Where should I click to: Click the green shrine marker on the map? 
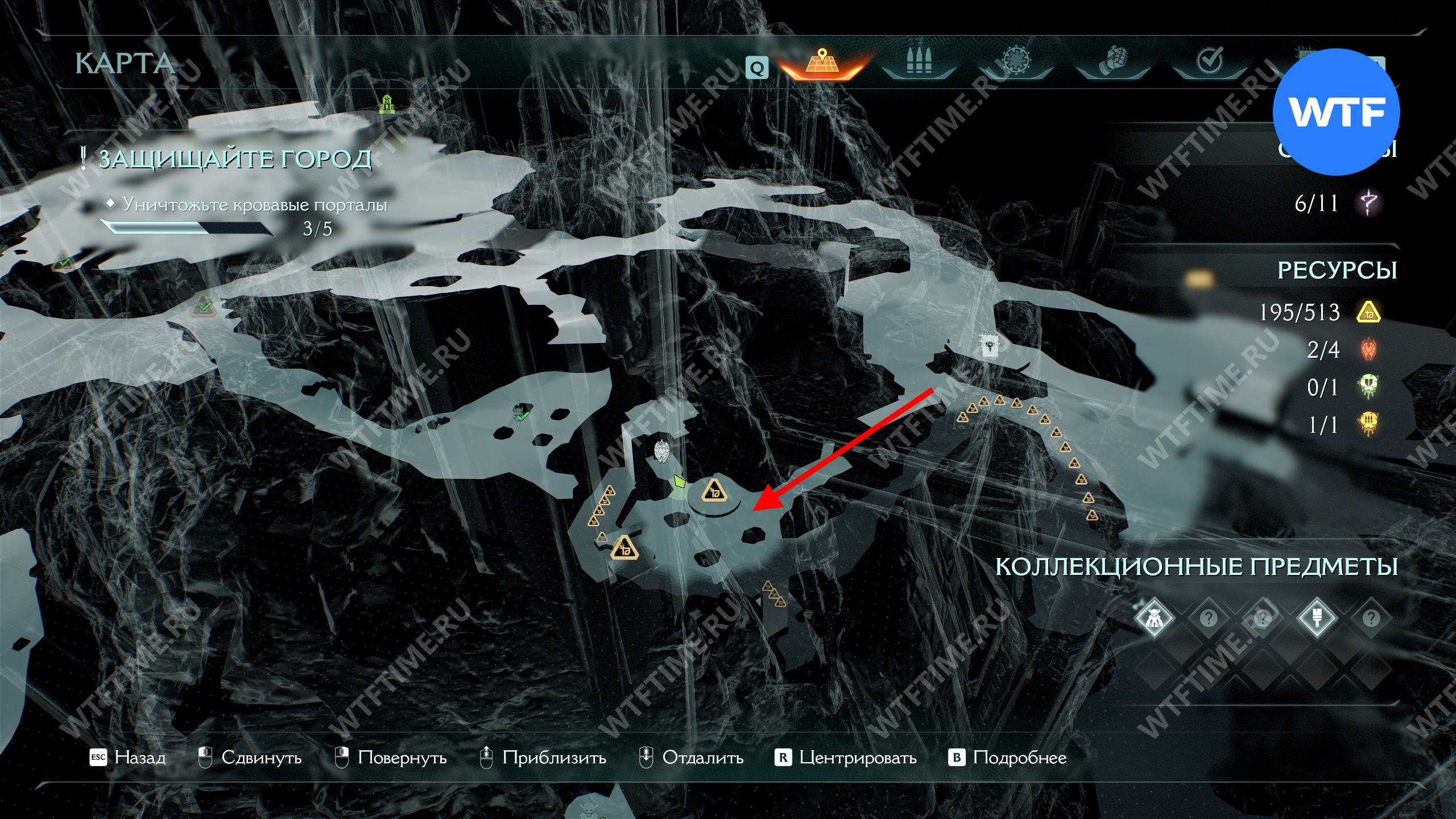[387, 104]
